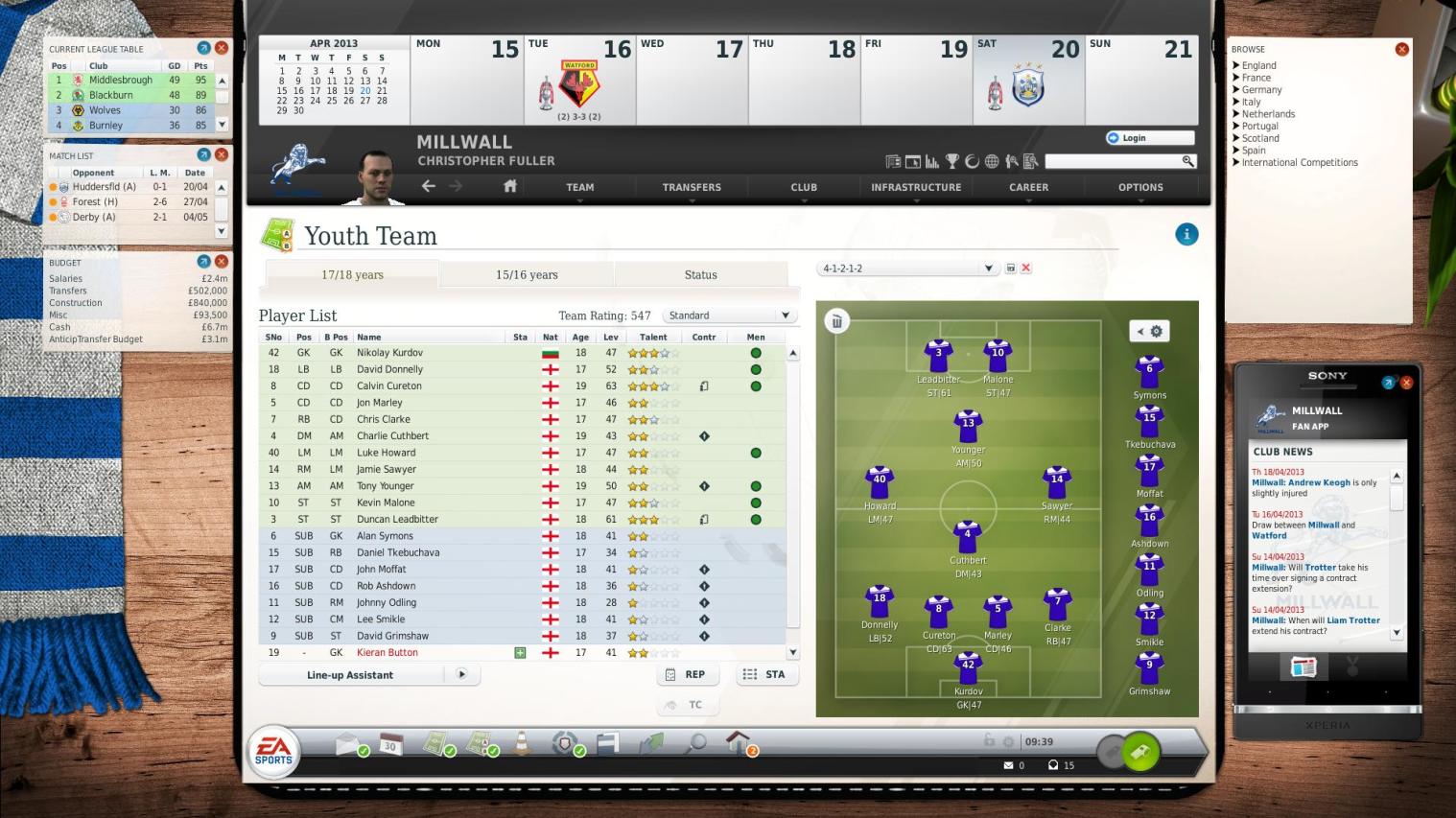This screenshot has height=818, width=1456.
Task: Open the TRANSFERS menu in the navigation bar
Action: pos(691,187)
